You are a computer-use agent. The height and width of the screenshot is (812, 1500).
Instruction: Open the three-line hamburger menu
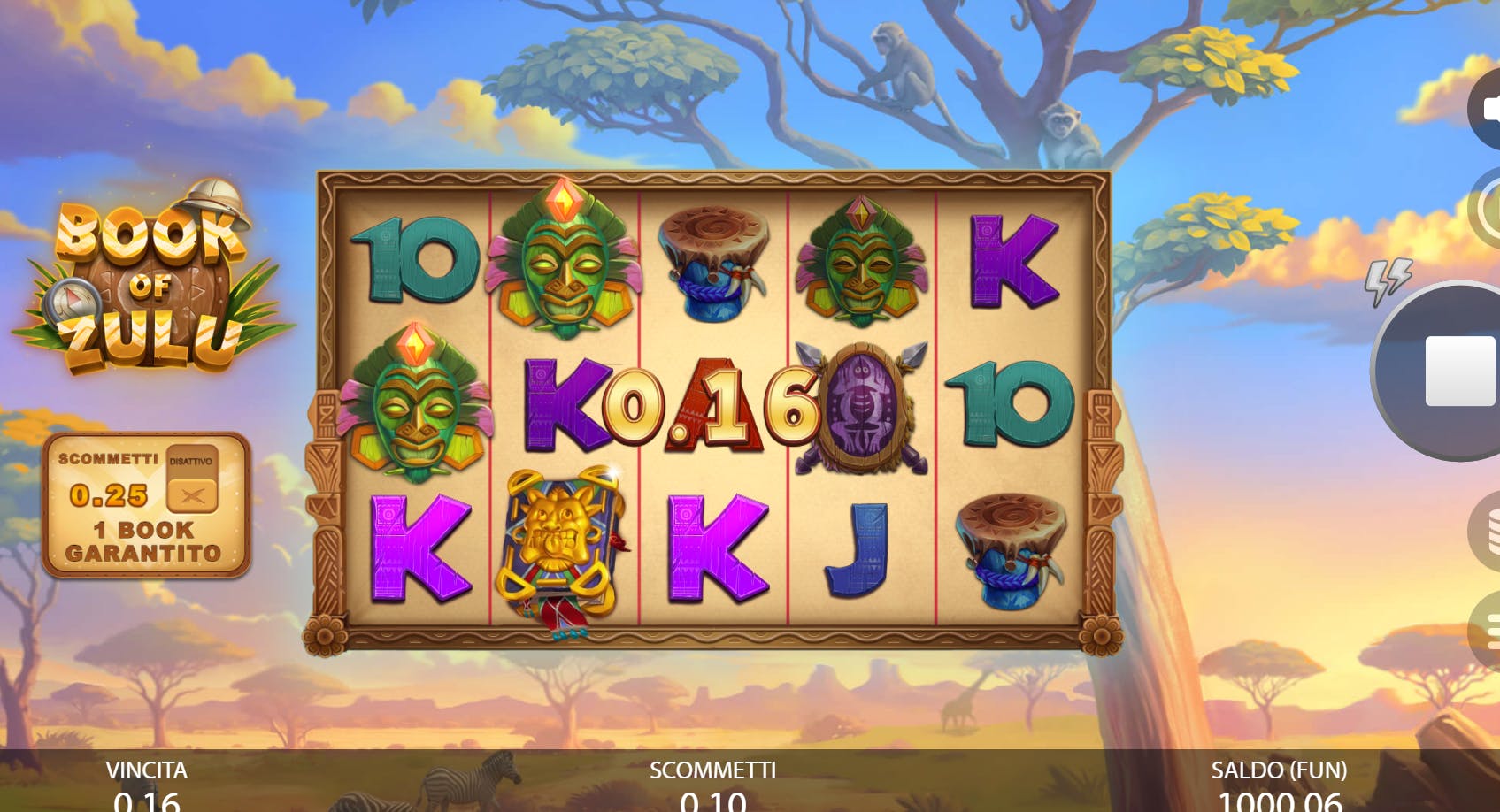pyautogui.click(x=1487, y=631)
